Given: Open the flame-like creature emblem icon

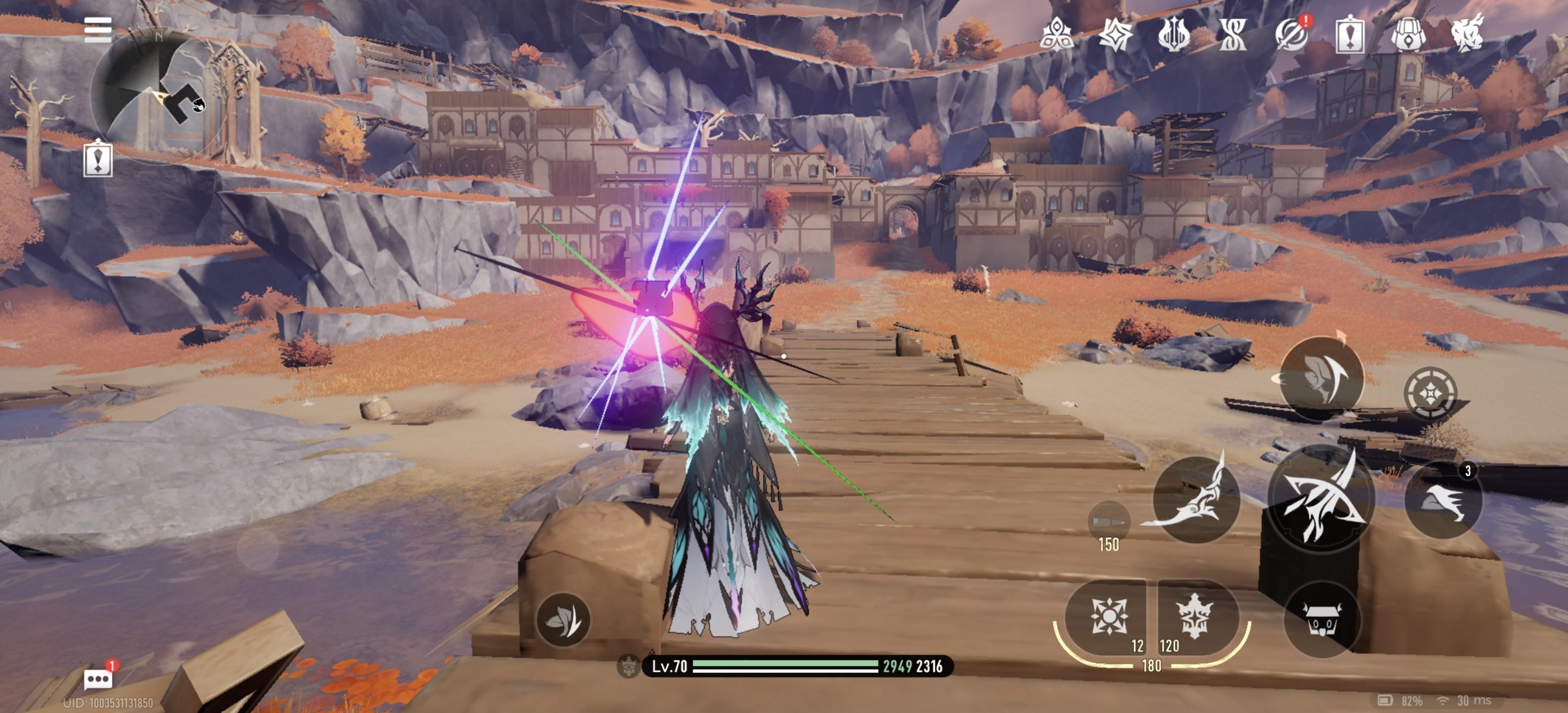Looking at the screenshot, I should pos(1467,34).
